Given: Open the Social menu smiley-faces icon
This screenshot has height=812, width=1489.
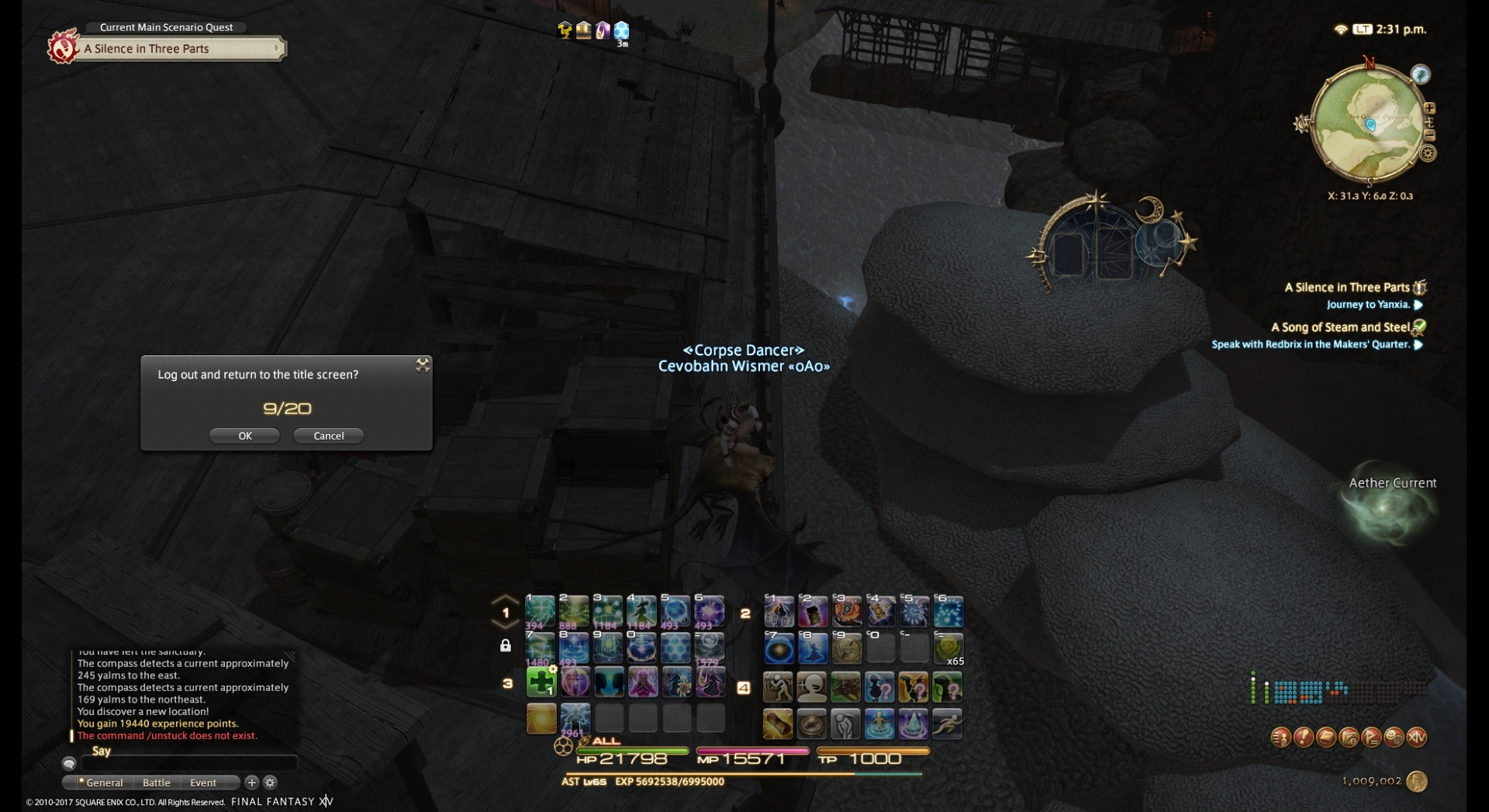Looking at the screenshot, I should [x=1394, y=738].
